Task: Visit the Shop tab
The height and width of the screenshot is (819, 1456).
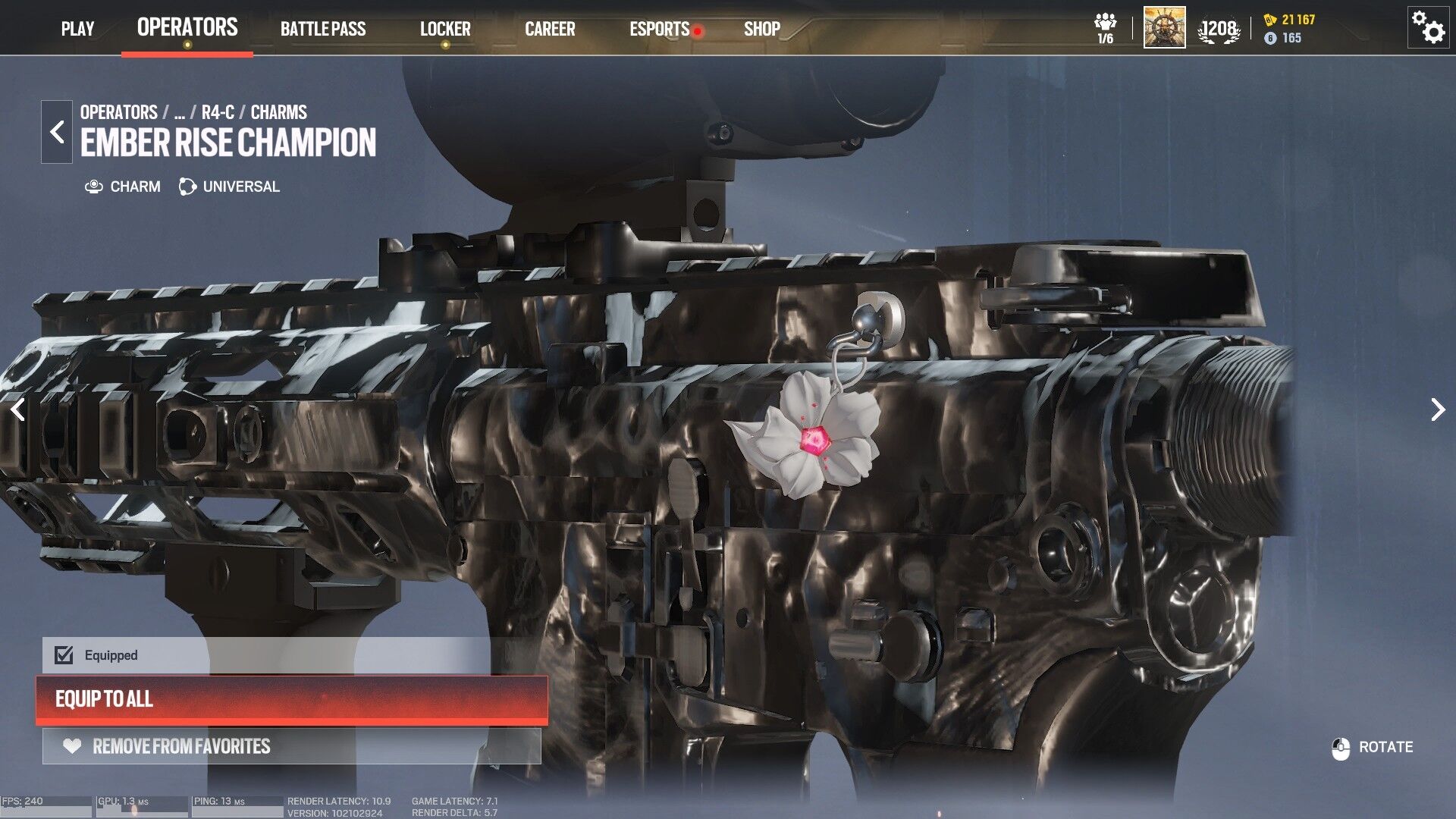Action: coord(761,29)
